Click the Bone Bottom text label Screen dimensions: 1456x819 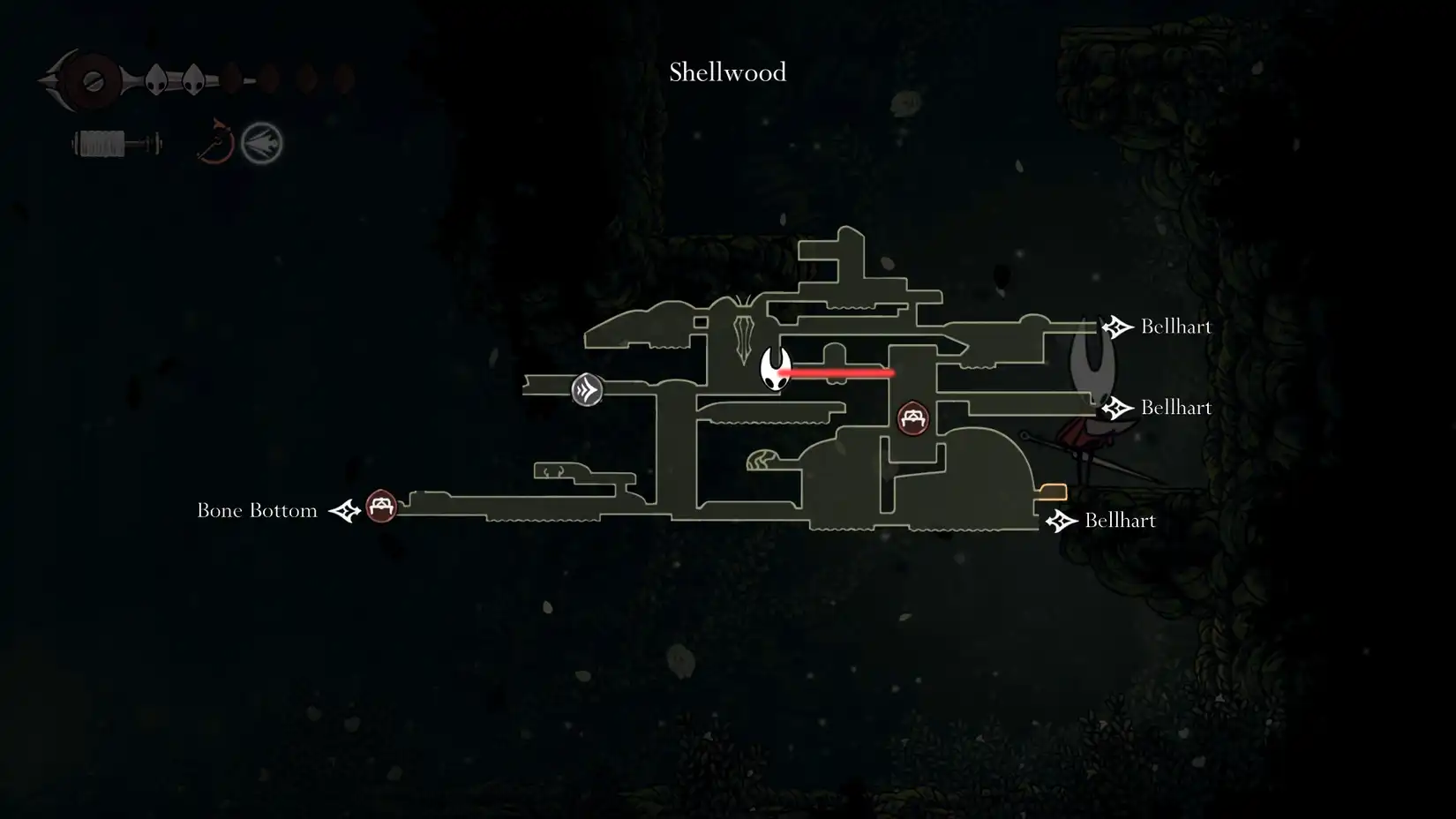(257, 509)
